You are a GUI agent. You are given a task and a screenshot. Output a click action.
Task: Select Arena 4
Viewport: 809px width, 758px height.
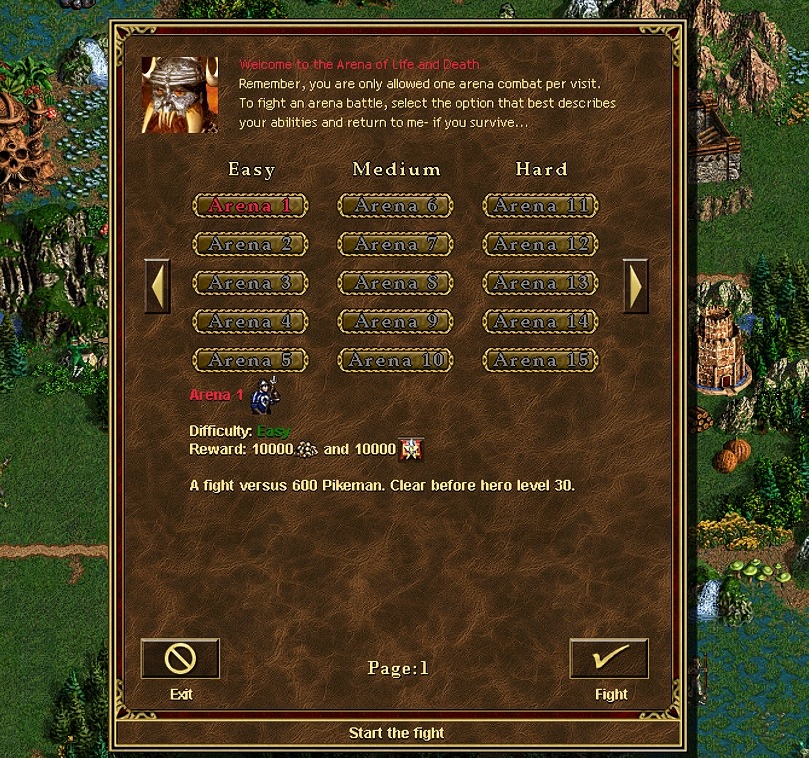(x=250, y=322)
